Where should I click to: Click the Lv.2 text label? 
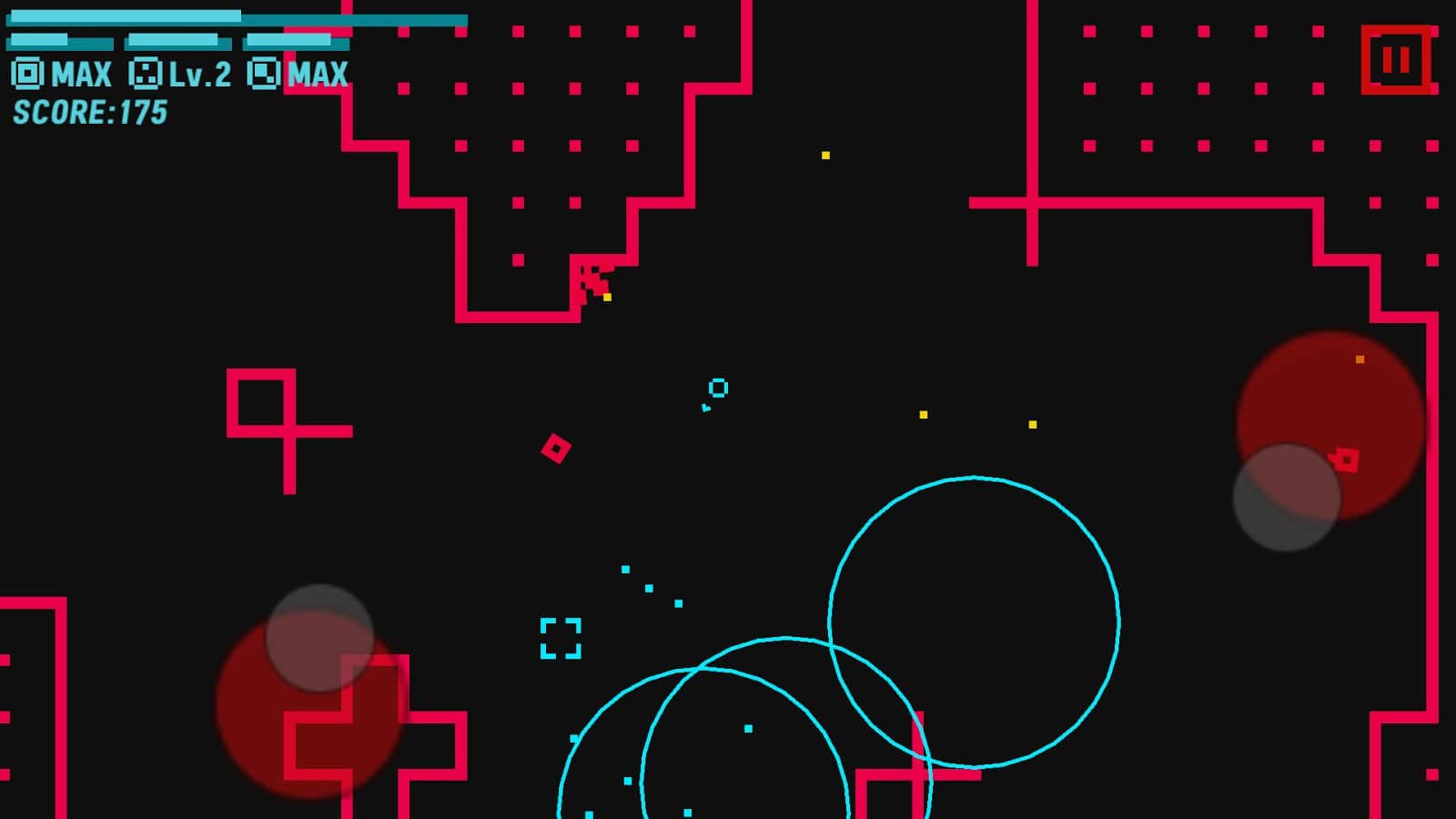[199, 75]
